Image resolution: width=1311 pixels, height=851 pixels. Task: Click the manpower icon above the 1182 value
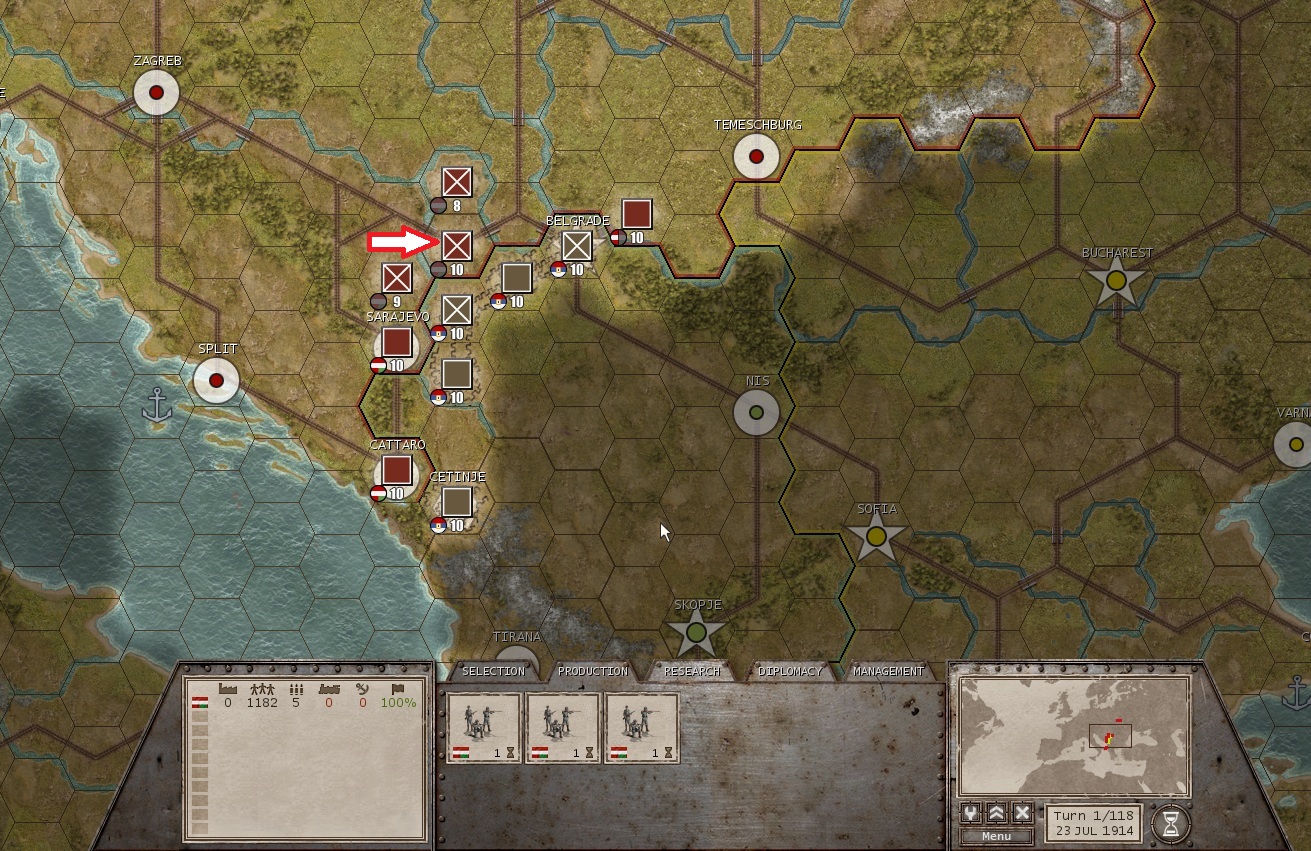pyautogui.click(x=262, y=688)
